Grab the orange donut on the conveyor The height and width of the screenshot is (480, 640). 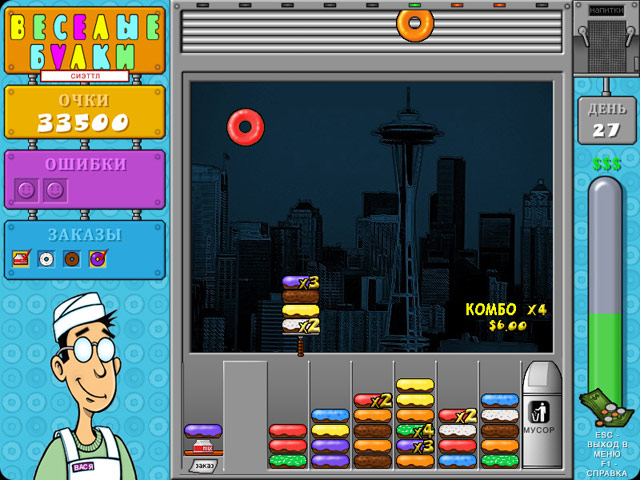[x=415, y=22]
